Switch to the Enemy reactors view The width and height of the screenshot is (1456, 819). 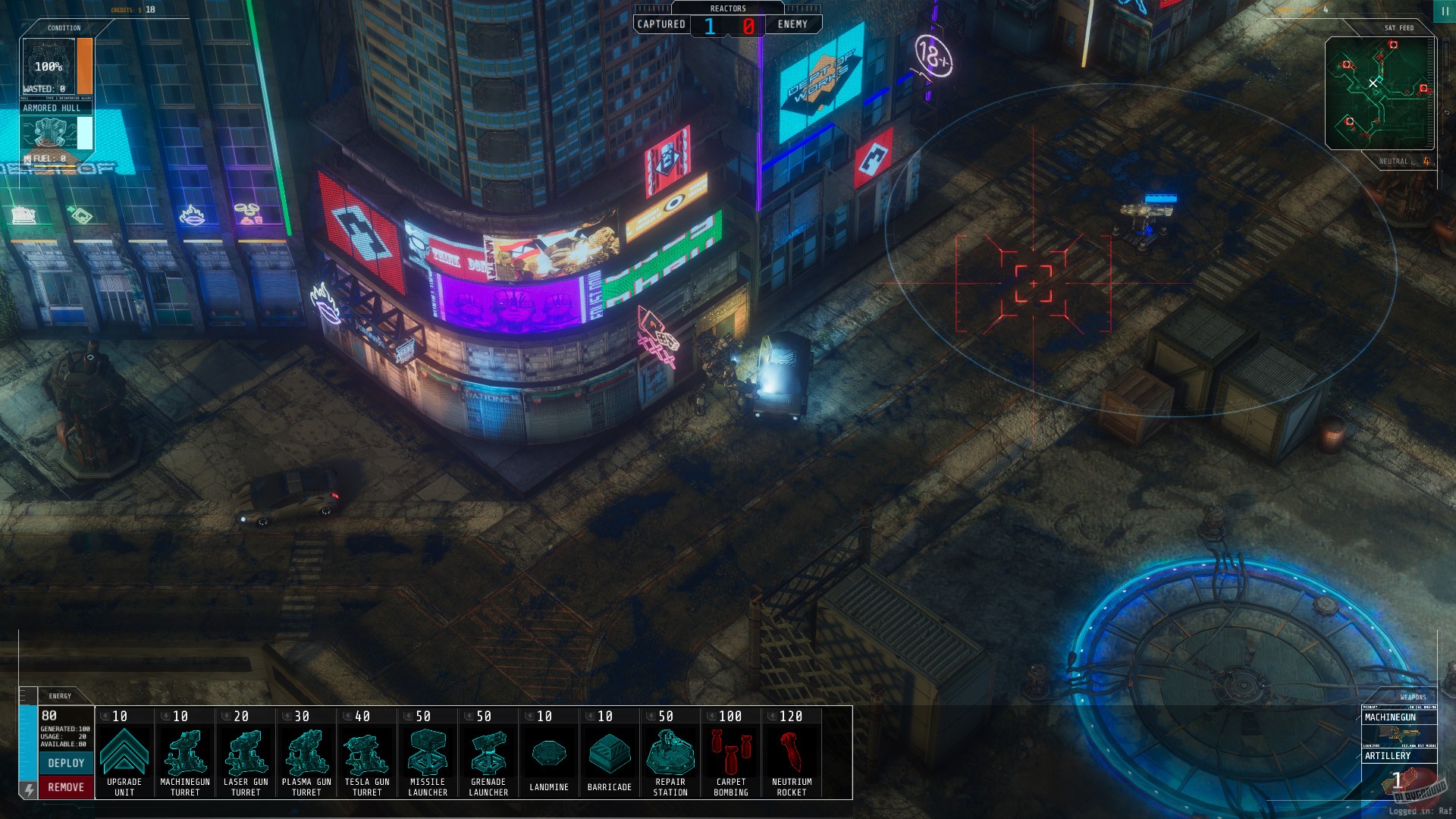point(792,24)
